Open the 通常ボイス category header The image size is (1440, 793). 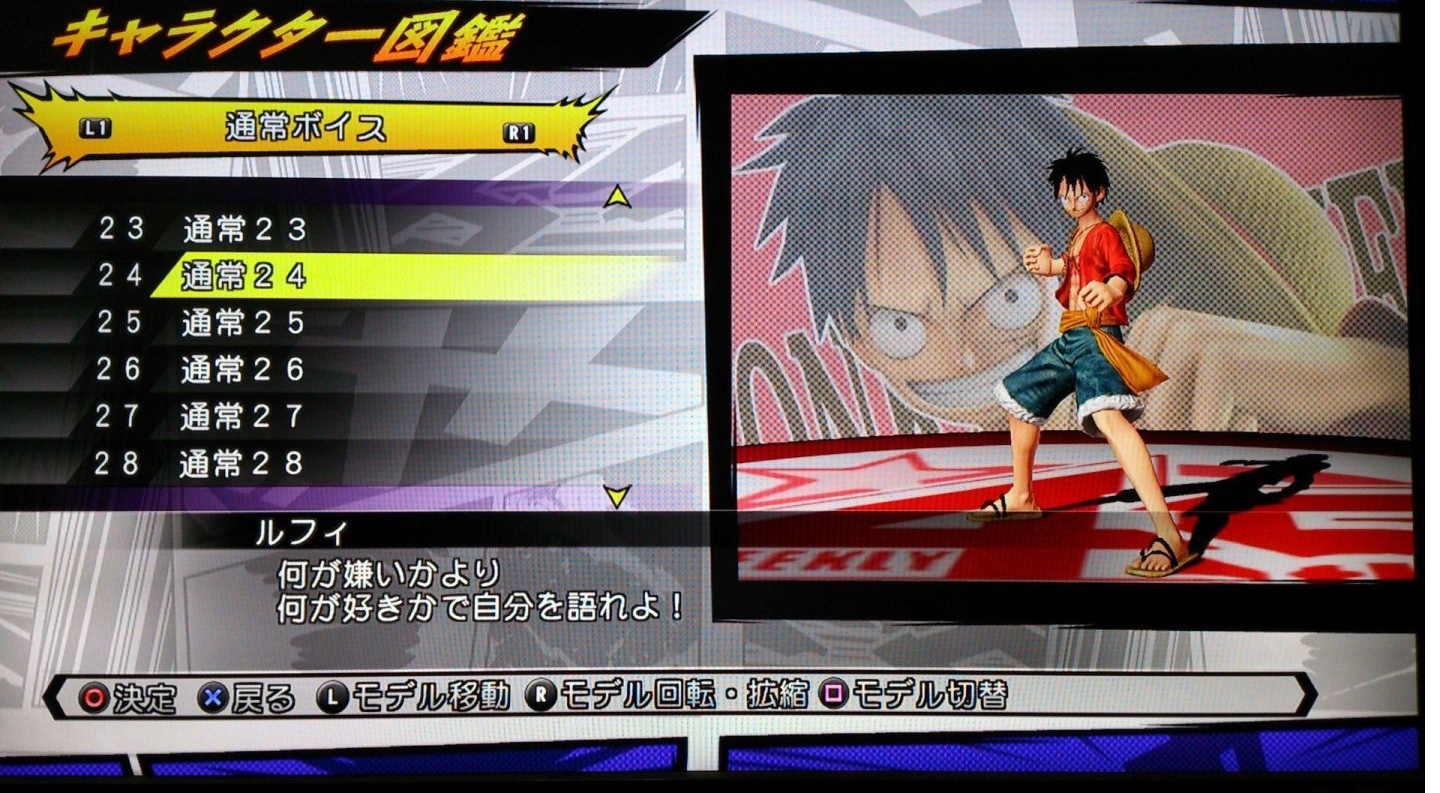coord(306,128)
